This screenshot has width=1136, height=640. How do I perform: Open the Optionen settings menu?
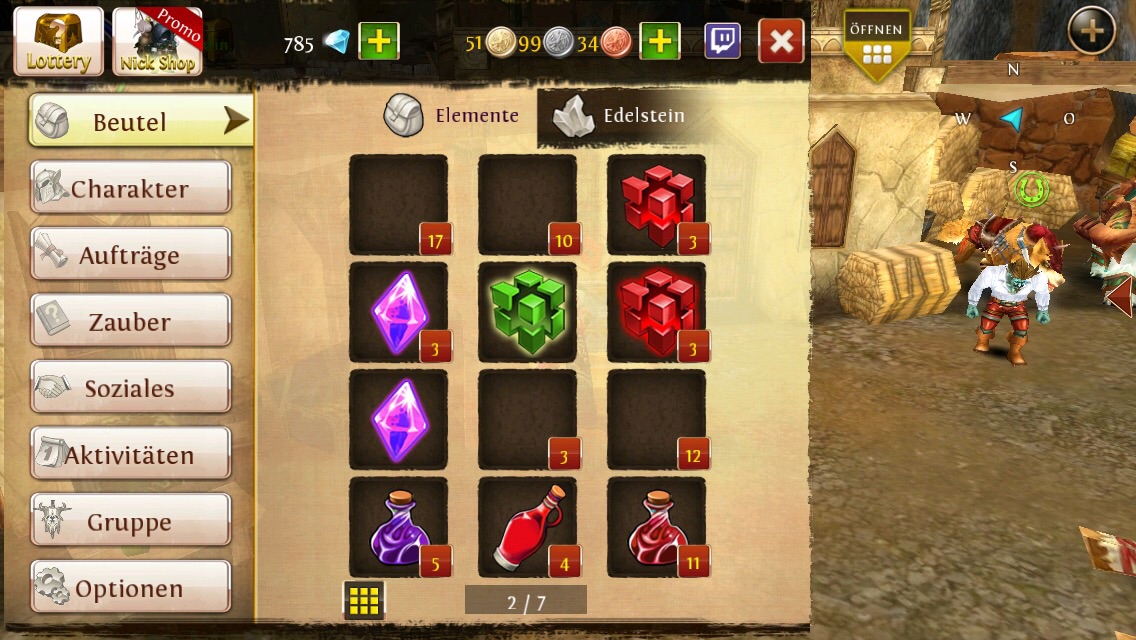(130, 588)
